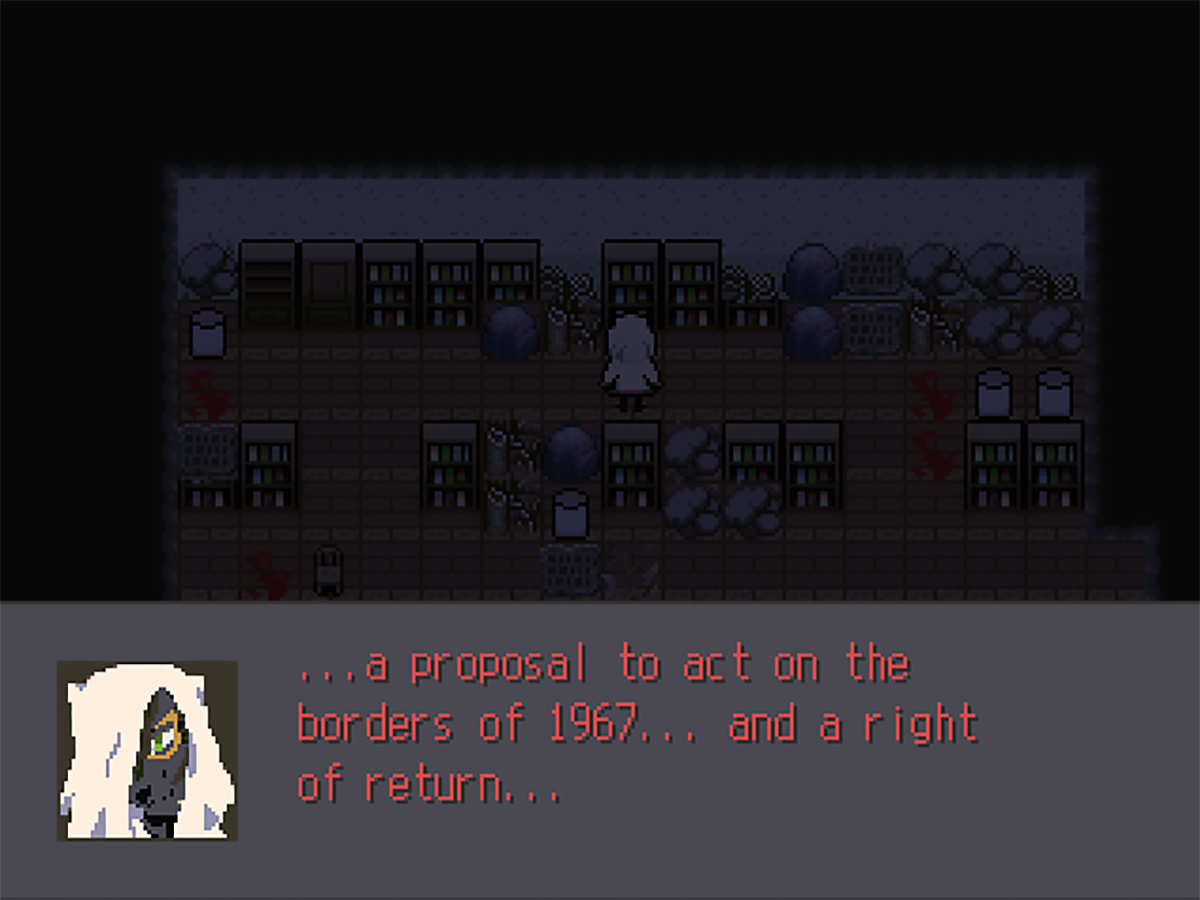
Task: Click the white-haired speaker portrait
Action: pos(147,750)
